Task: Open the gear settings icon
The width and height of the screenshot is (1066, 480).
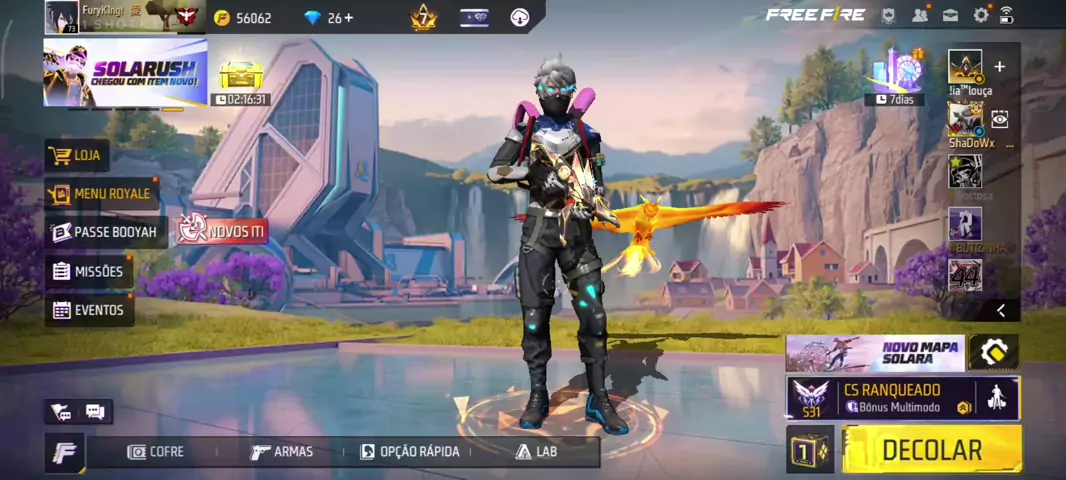Action: 981,15
